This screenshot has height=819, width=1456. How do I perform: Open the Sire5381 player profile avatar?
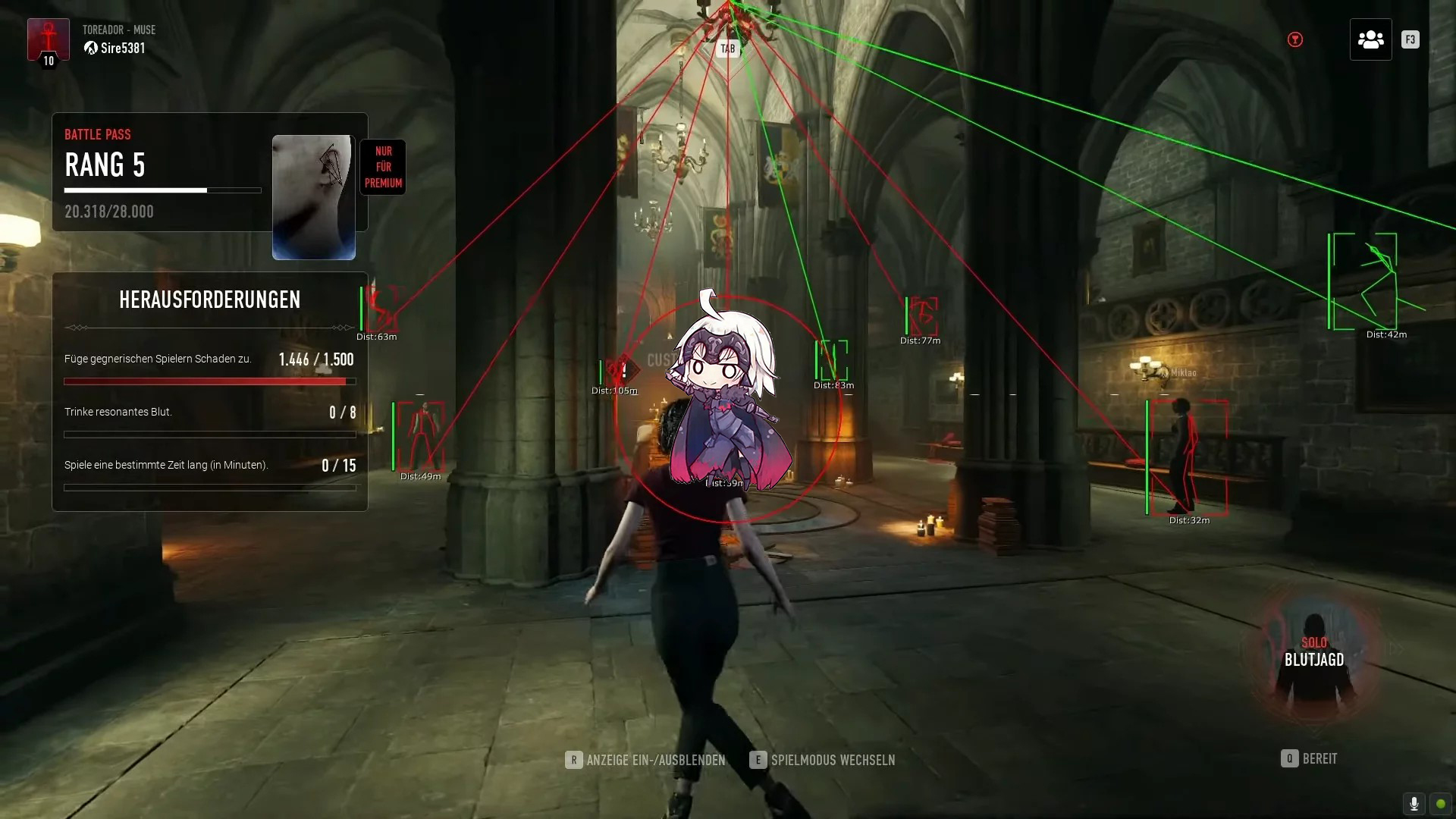click(49, 40)
